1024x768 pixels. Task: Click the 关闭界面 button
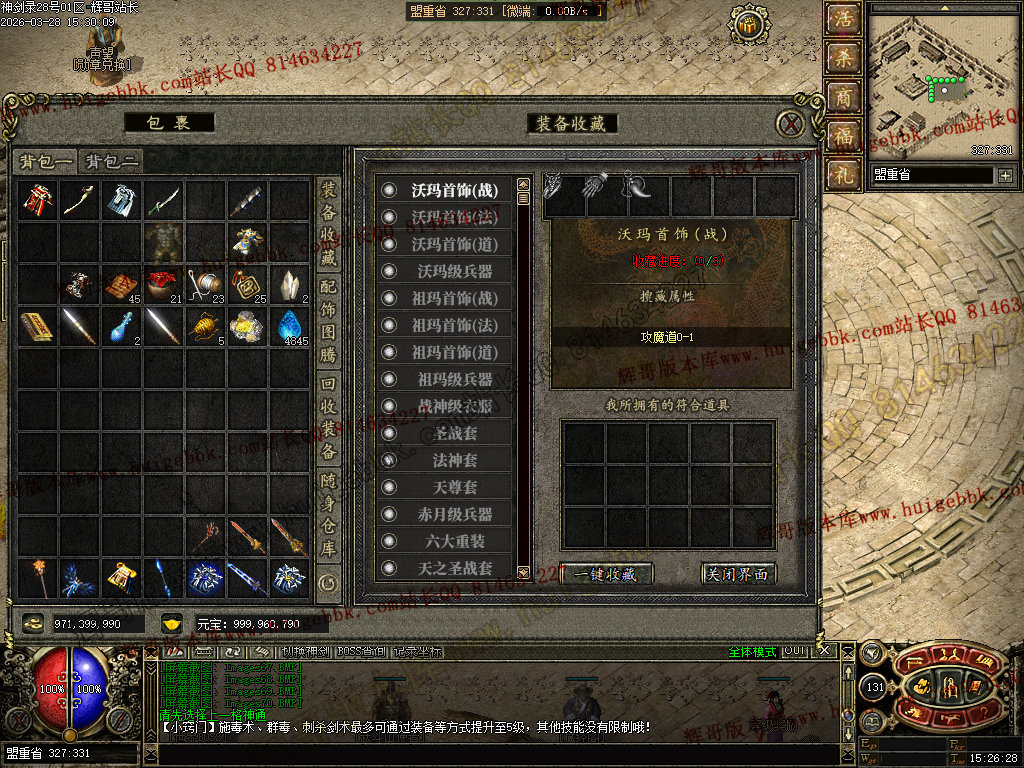coord(739,574)
